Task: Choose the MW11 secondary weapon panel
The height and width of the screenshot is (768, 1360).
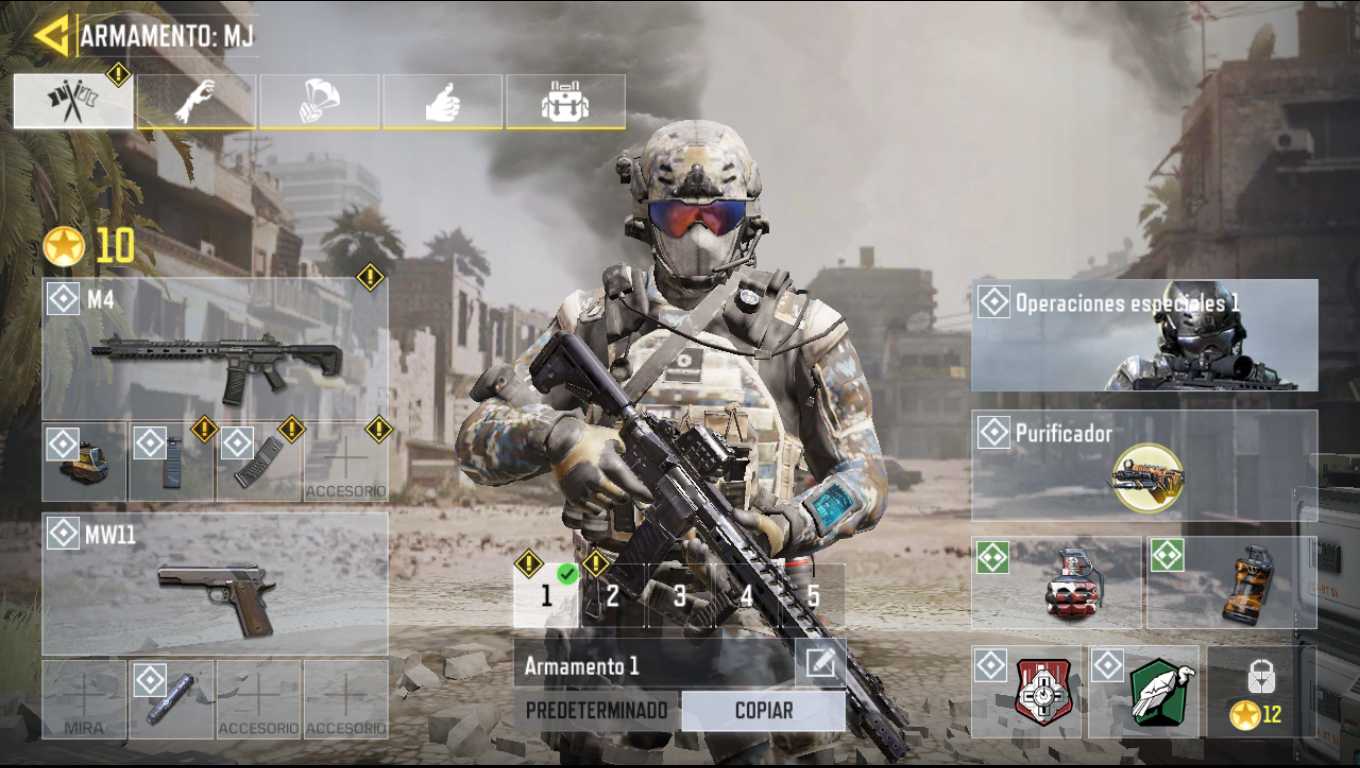Action: tap(215, 584)
